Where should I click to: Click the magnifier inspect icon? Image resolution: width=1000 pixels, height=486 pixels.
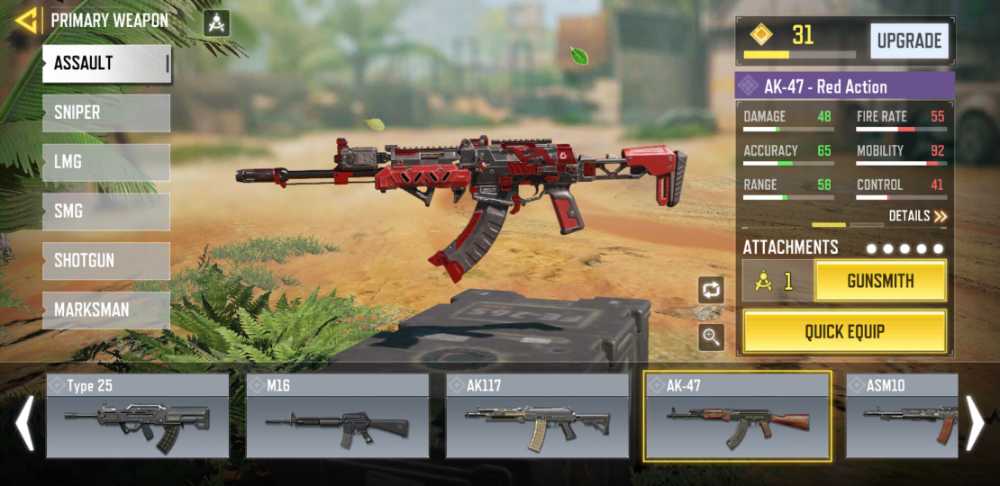pos(711,337)
